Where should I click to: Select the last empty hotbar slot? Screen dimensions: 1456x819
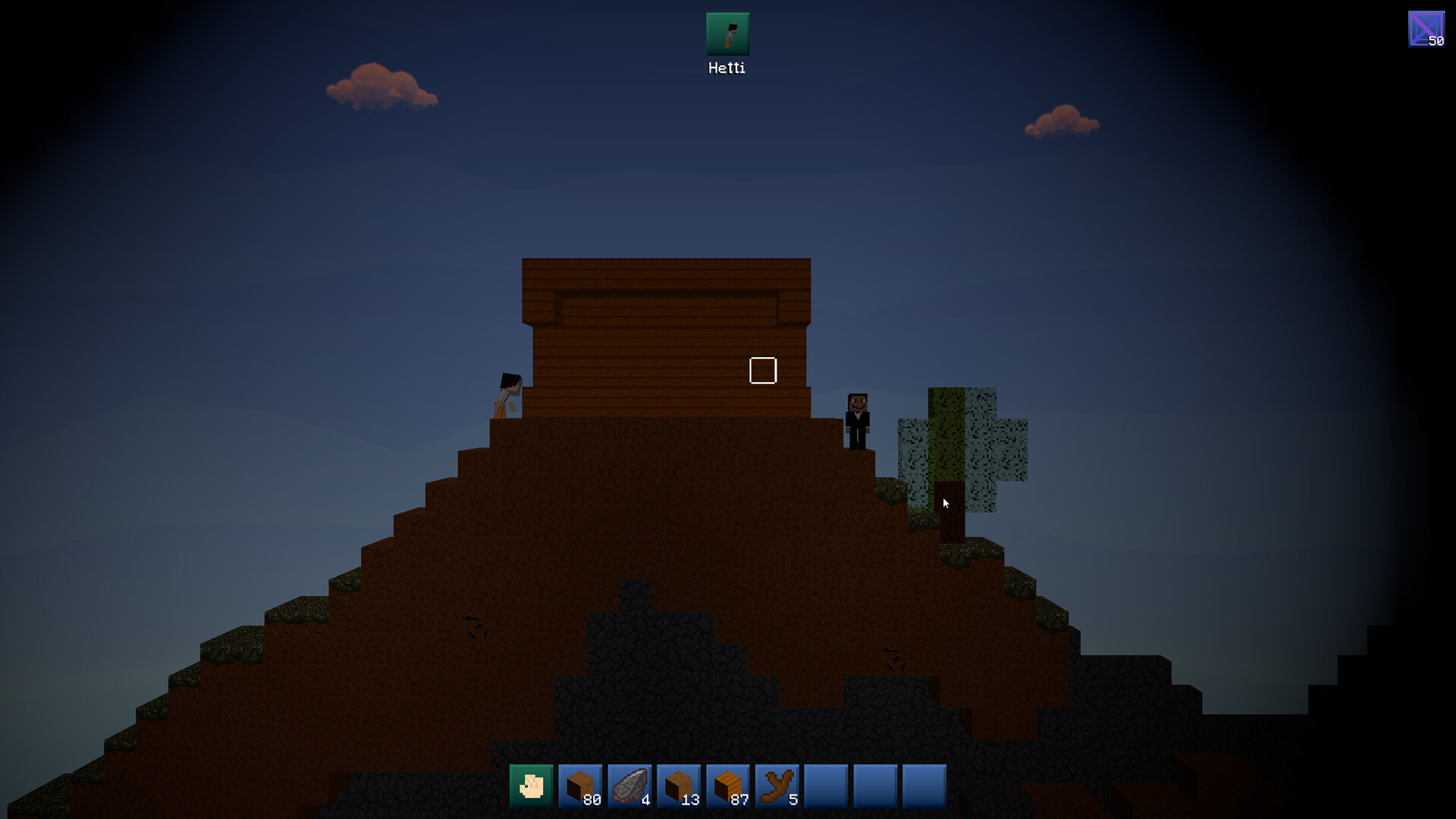(922, 786)
